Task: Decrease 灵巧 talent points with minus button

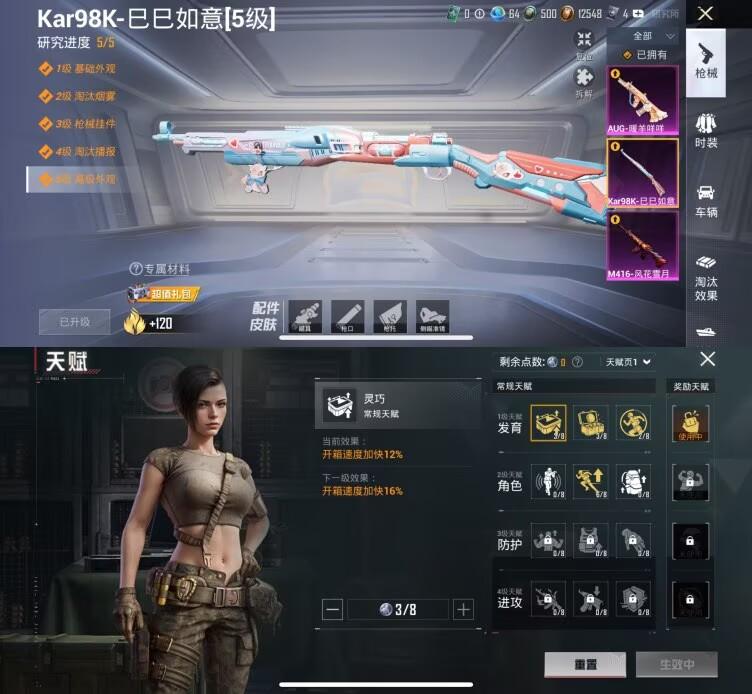Action: click(334, 609)
